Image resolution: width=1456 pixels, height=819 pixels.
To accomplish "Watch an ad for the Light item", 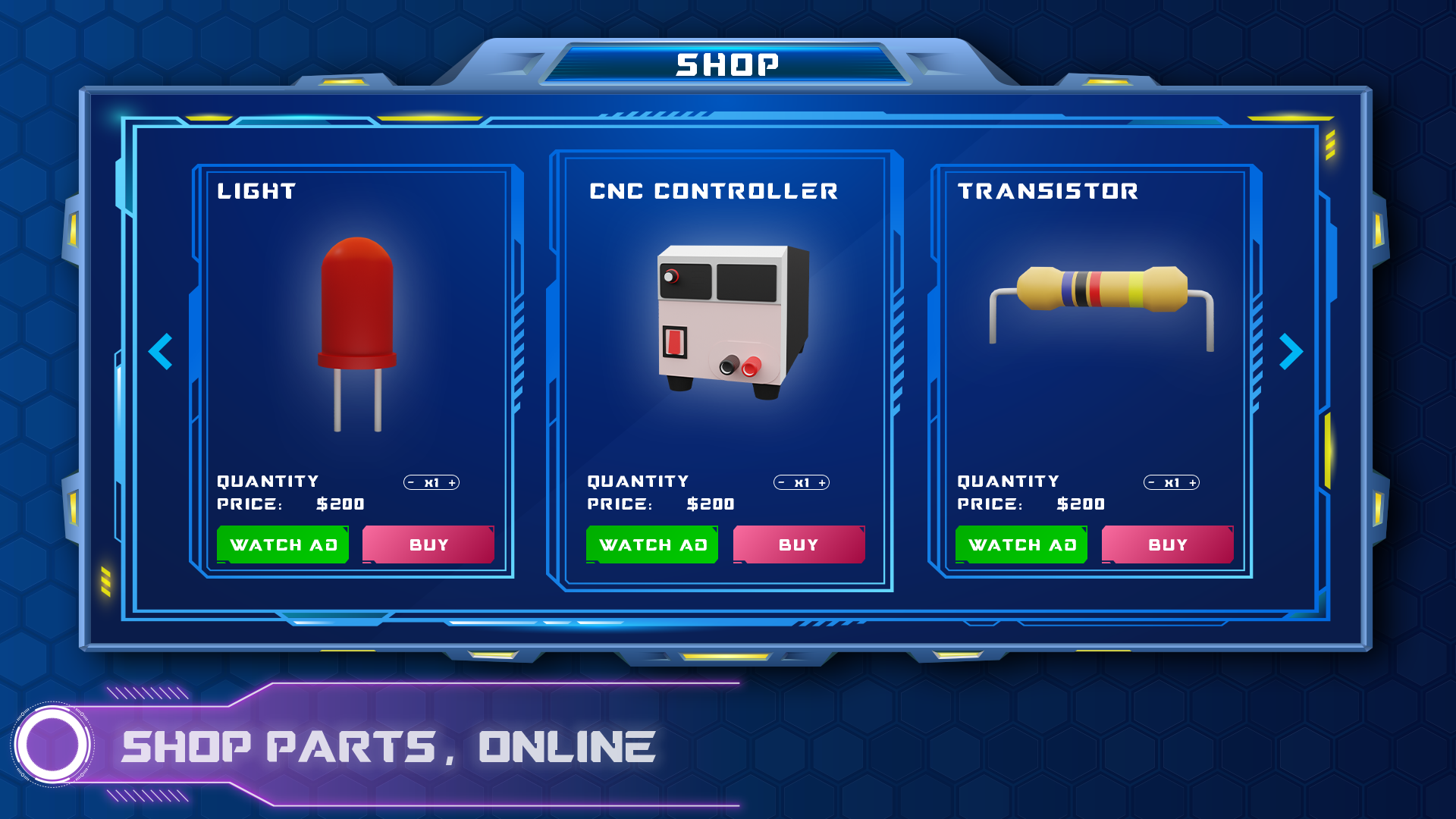I will pos(282,544).
